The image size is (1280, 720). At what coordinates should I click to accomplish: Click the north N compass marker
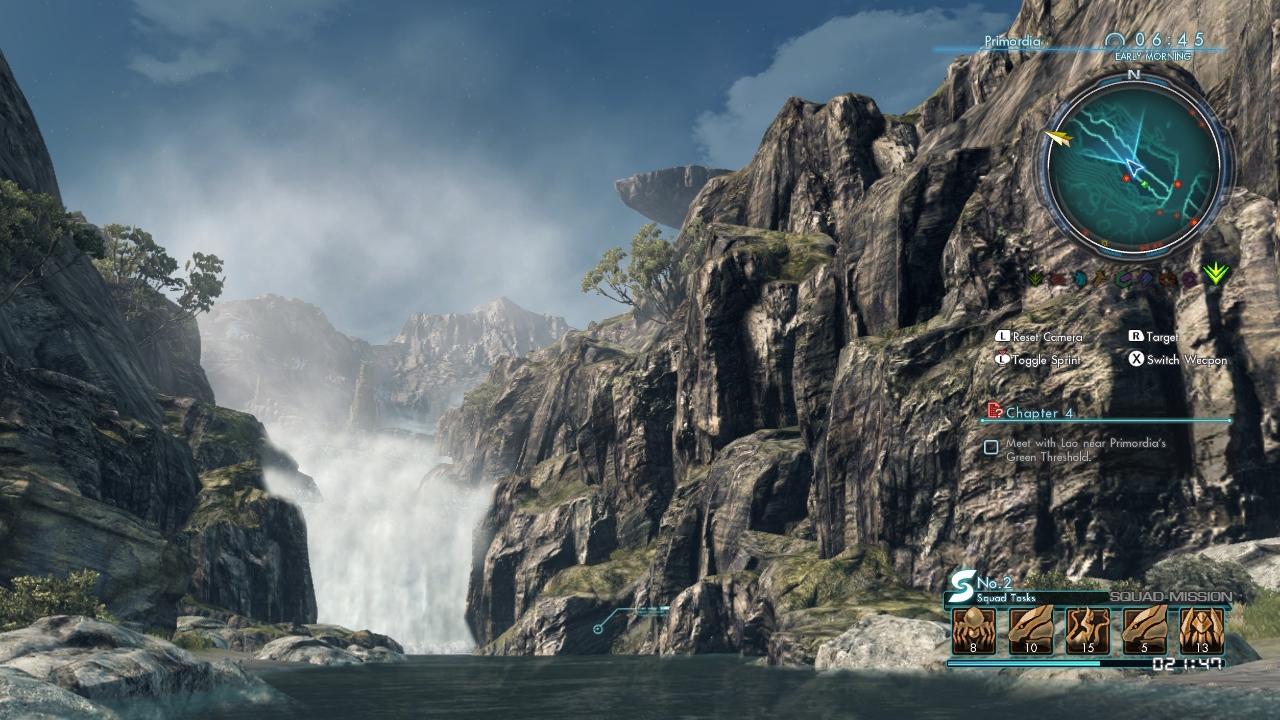pos(1134,75)
